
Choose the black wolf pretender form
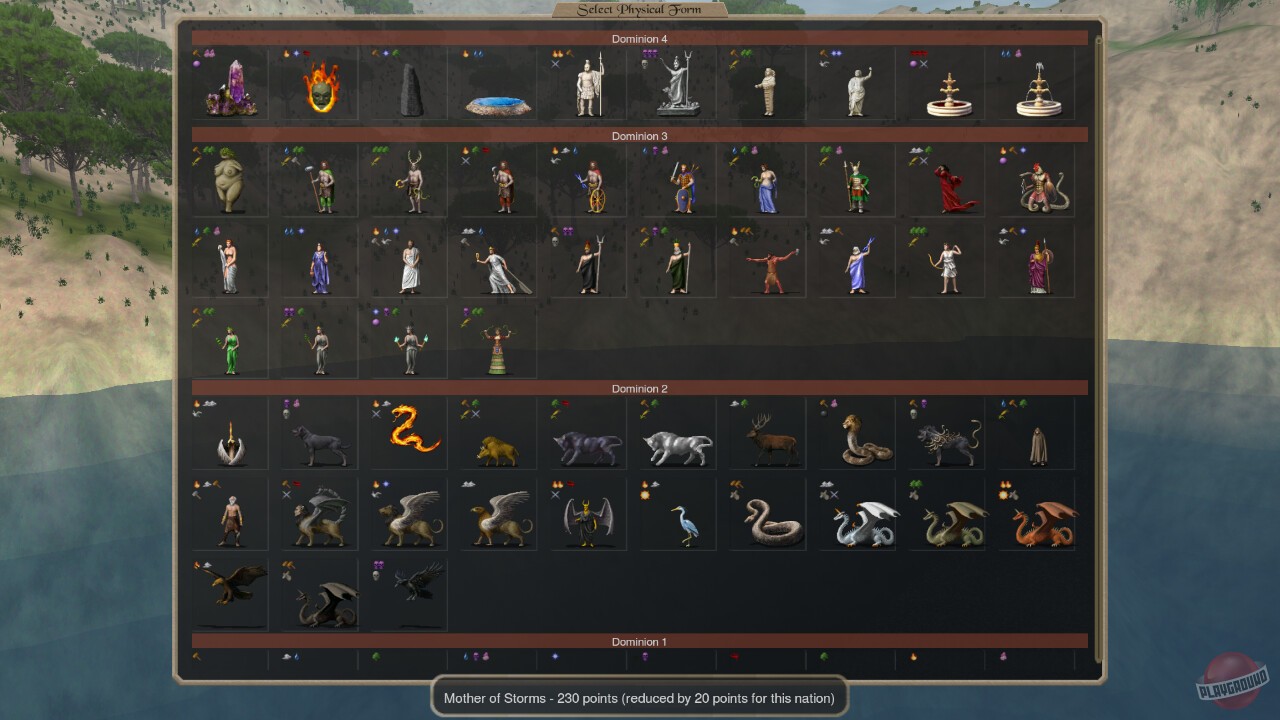pyautogui.click(x=317, y=433)
